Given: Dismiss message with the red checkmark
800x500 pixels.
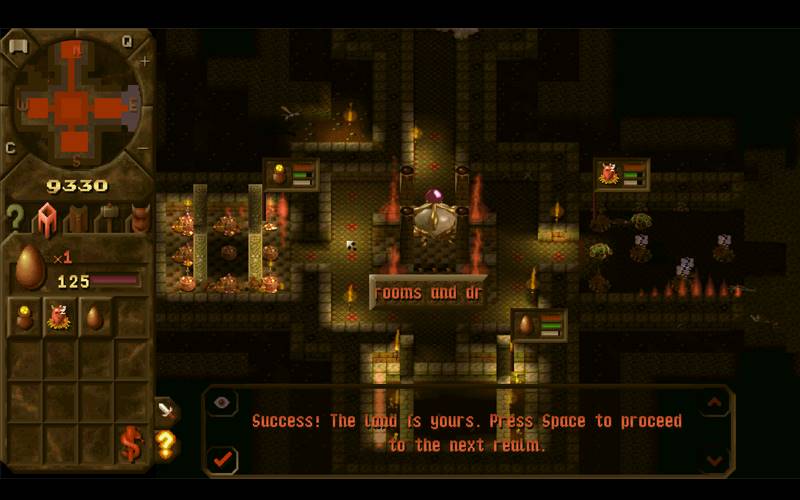Looking at the screenshot, I should 223,460.
